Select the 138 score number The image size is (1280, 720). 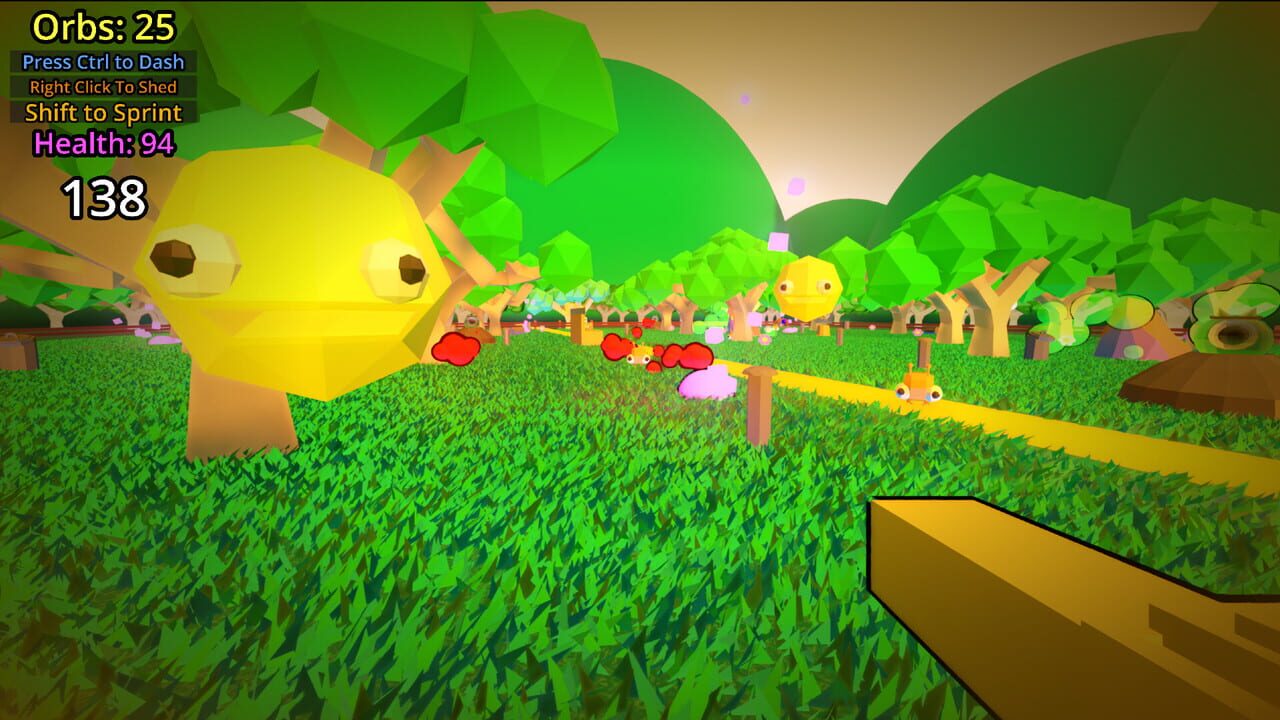coord(103,197)
